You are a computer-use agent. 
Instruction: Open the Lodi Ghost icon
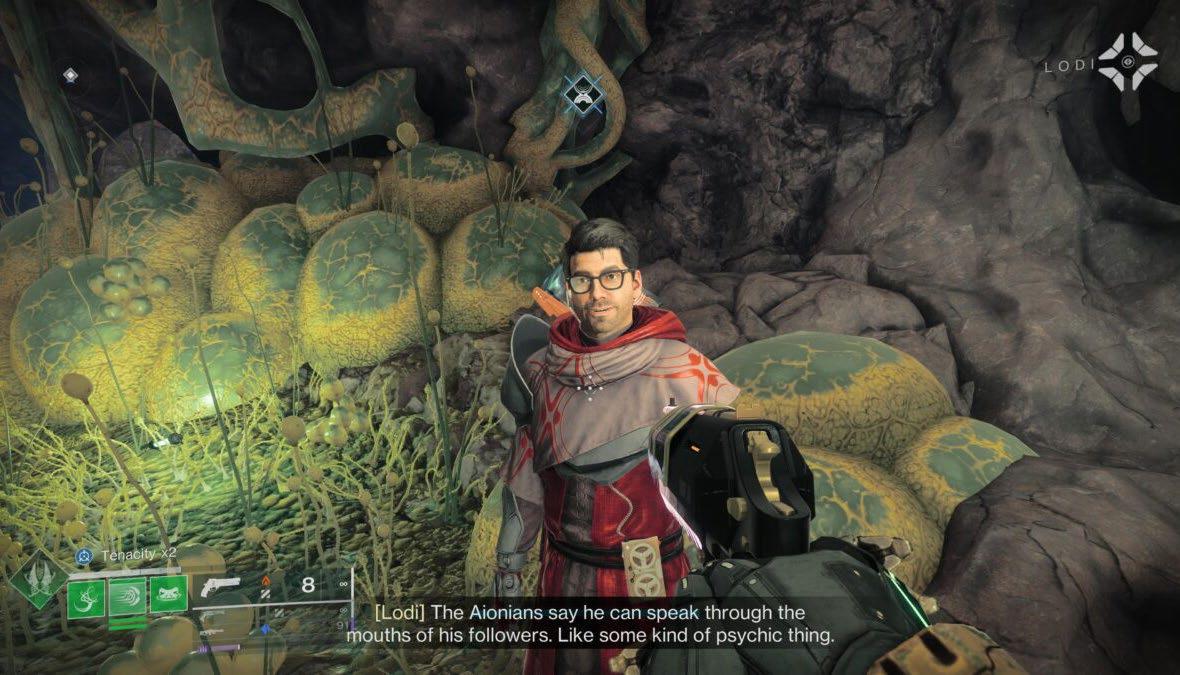click(1127, 63)
